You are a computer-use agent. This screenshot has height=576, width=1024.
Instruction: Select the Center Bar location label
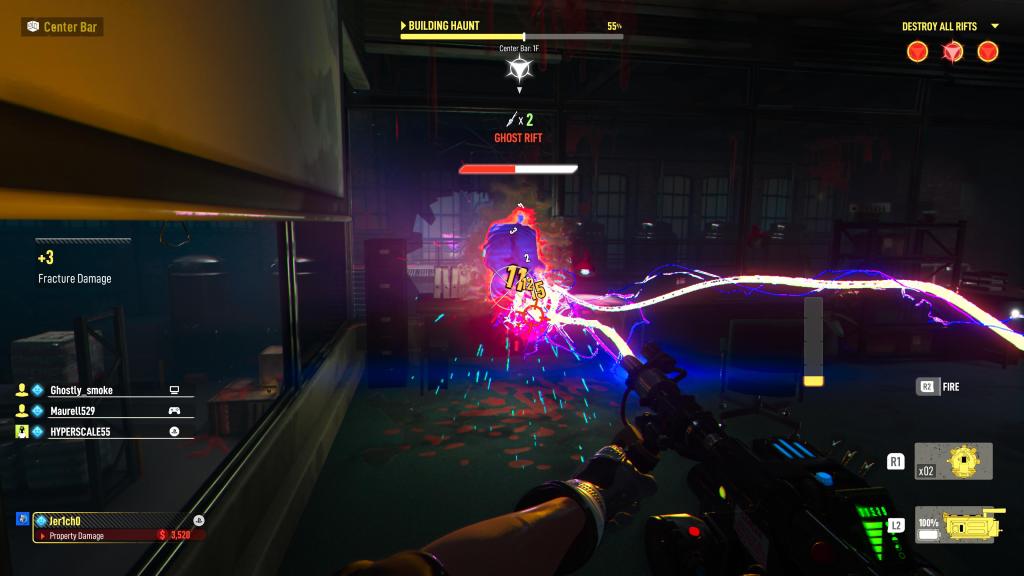[62, 26]
